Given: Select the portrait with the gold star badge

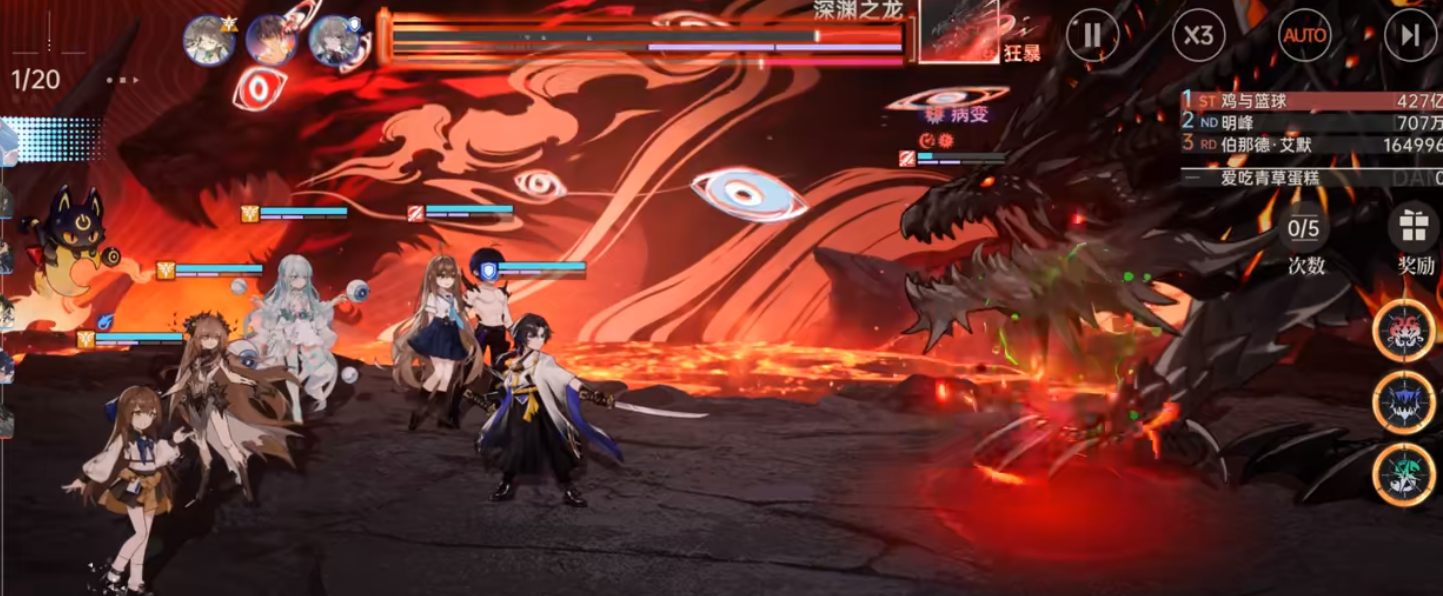Looking at the screenshot, I should click(209, 41).
